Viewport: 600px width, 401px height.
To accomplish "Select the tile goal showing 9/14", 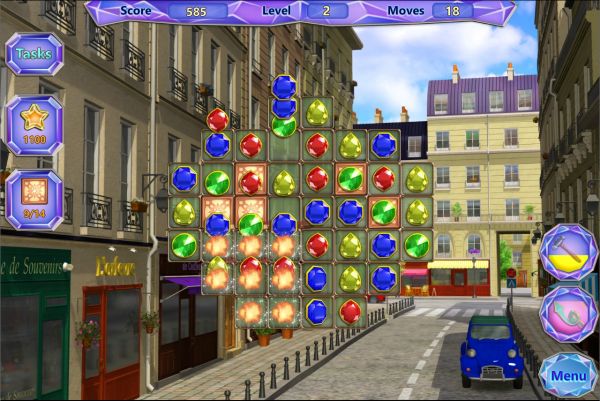I will [x=35, y=197].
